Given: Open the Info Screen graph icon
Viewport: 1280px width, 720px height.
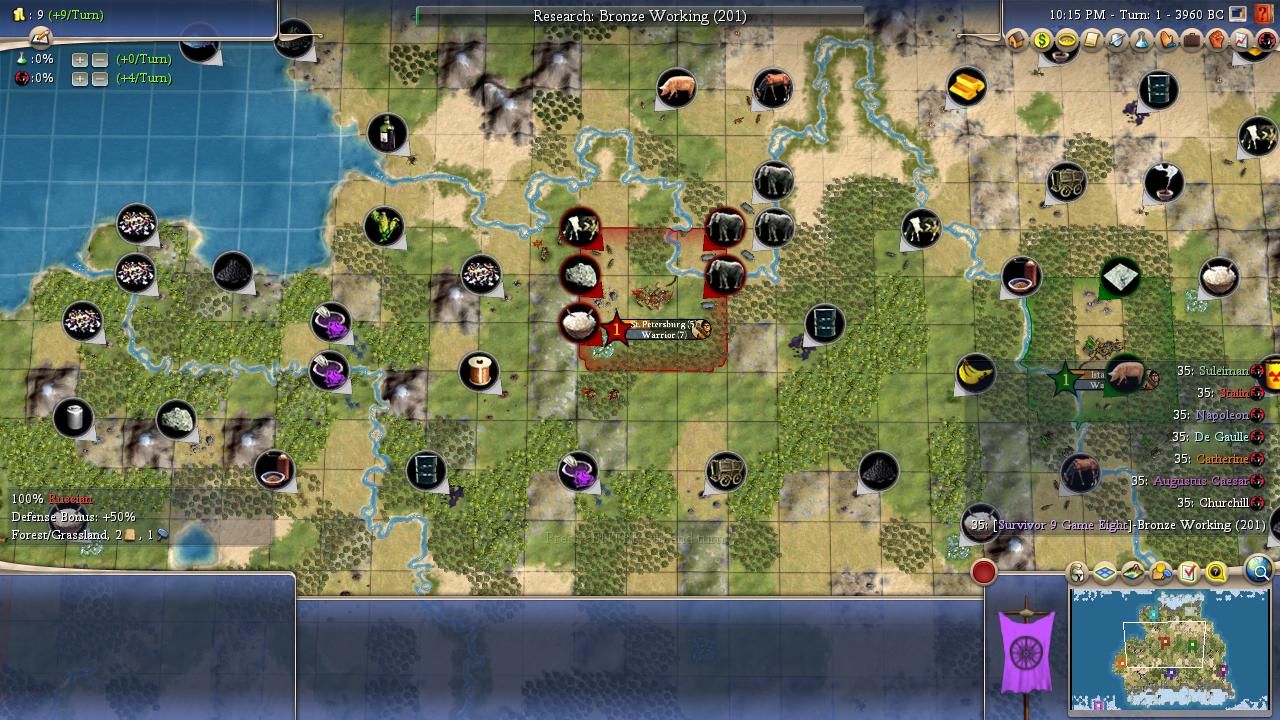Looking at the screenshot, I should coord(1242,41).
